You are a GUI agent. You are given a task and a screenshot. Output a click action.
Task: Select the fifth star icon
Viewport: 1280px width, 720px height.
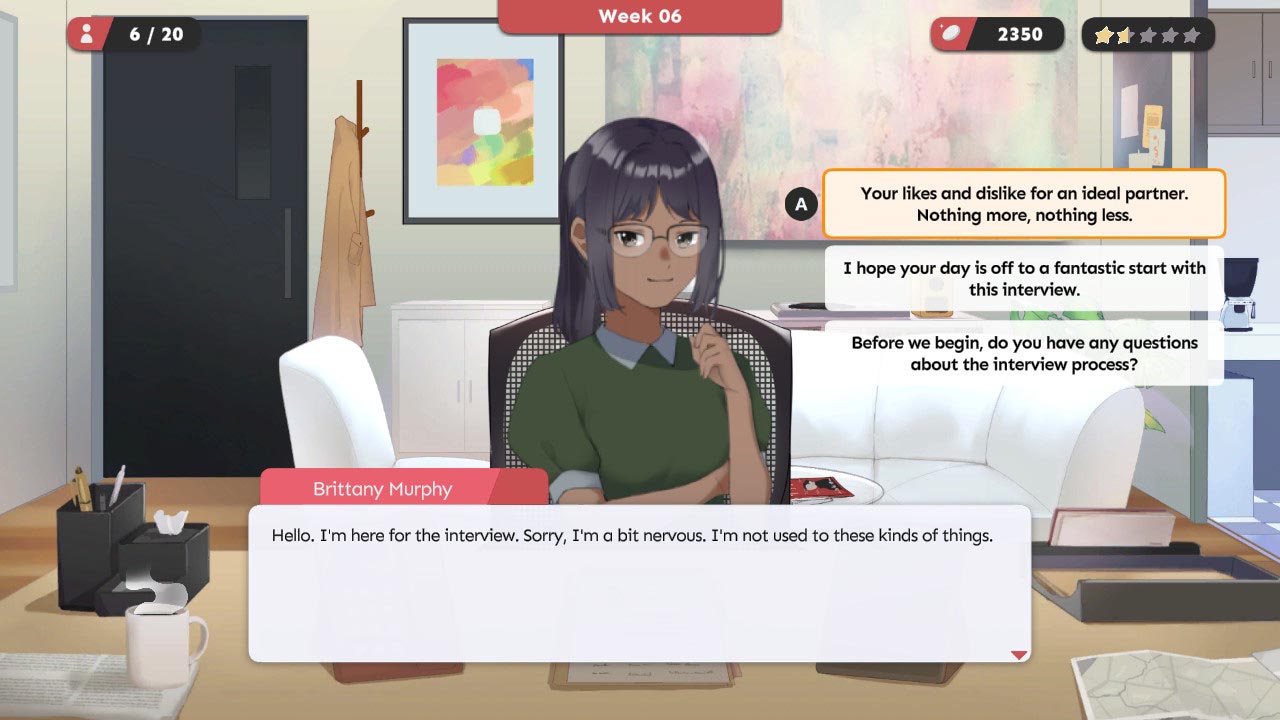pyautogui.click(x=1192, y=35)
